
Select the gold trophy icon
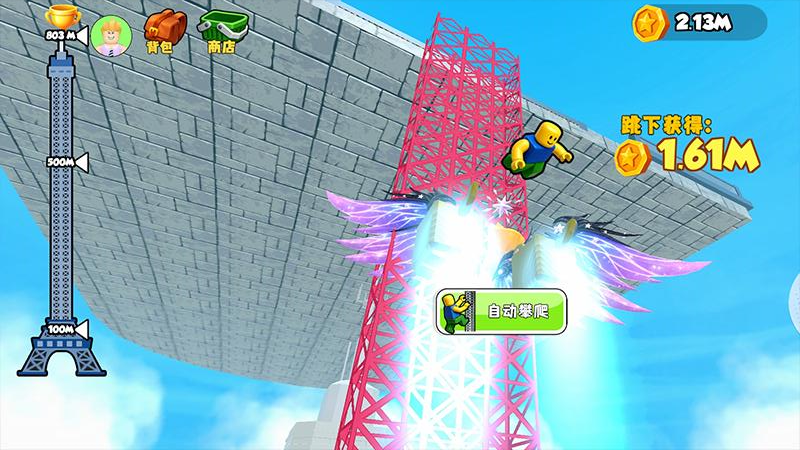(60, 15)
